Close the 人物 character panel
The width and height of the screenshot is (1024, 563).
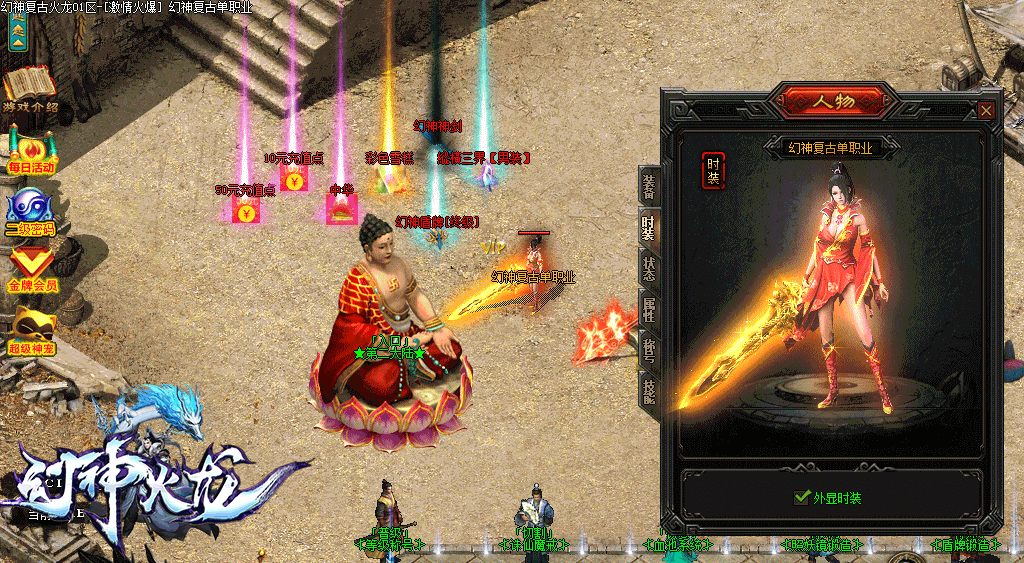(x=987, y=110)
